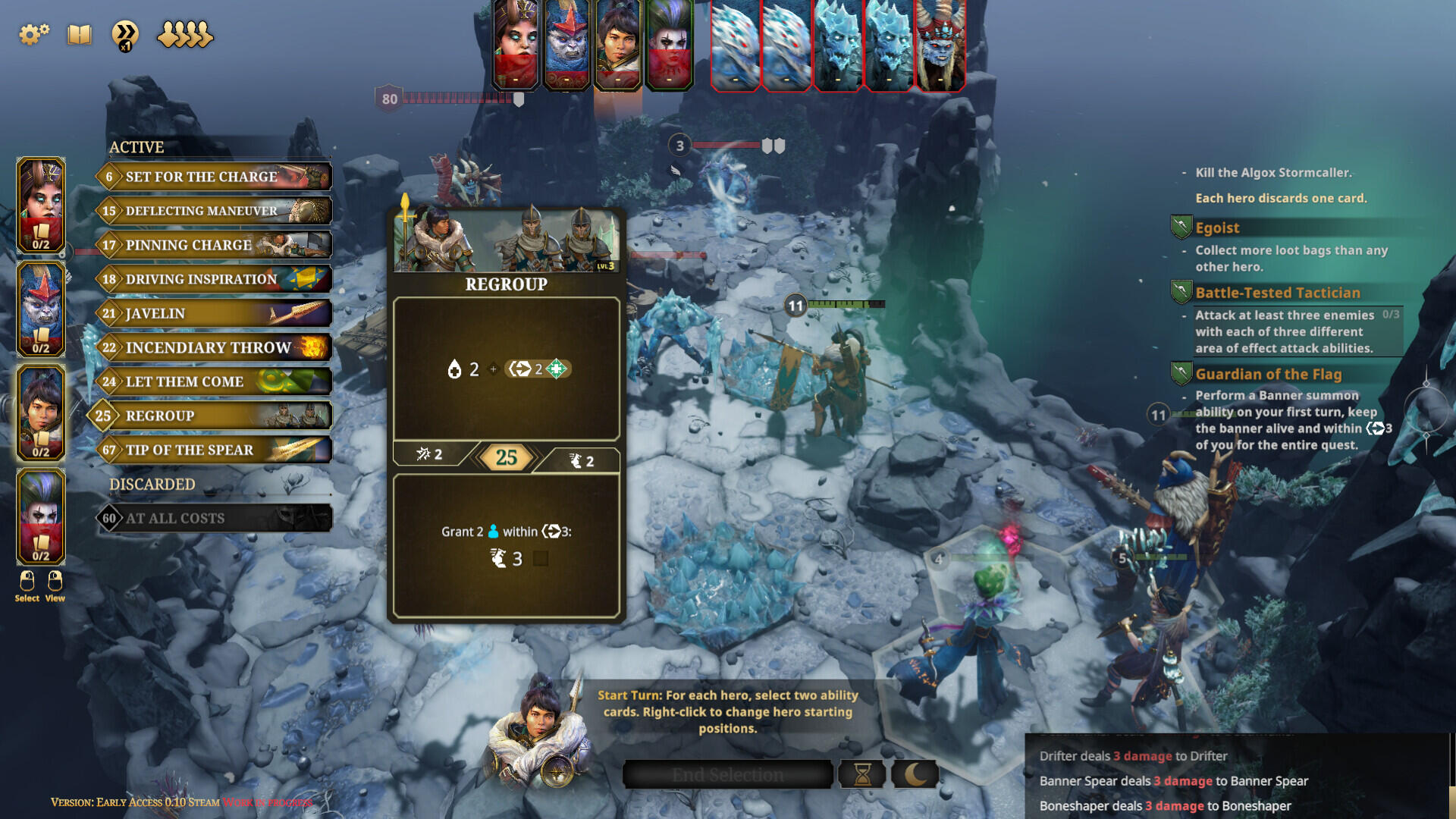
Task: View the discarded At All Costs card
Action: tap(215, 518)
